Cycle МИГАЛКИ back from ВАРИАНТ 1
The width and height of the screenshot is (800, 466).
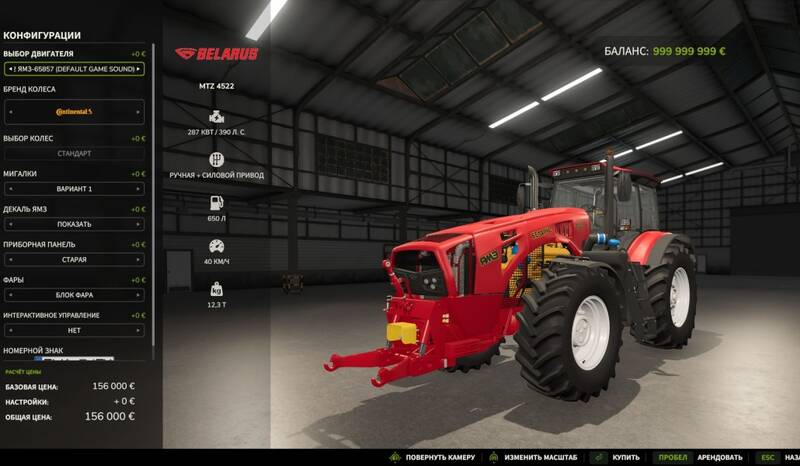pyautogui.click(x=9, y=189)
